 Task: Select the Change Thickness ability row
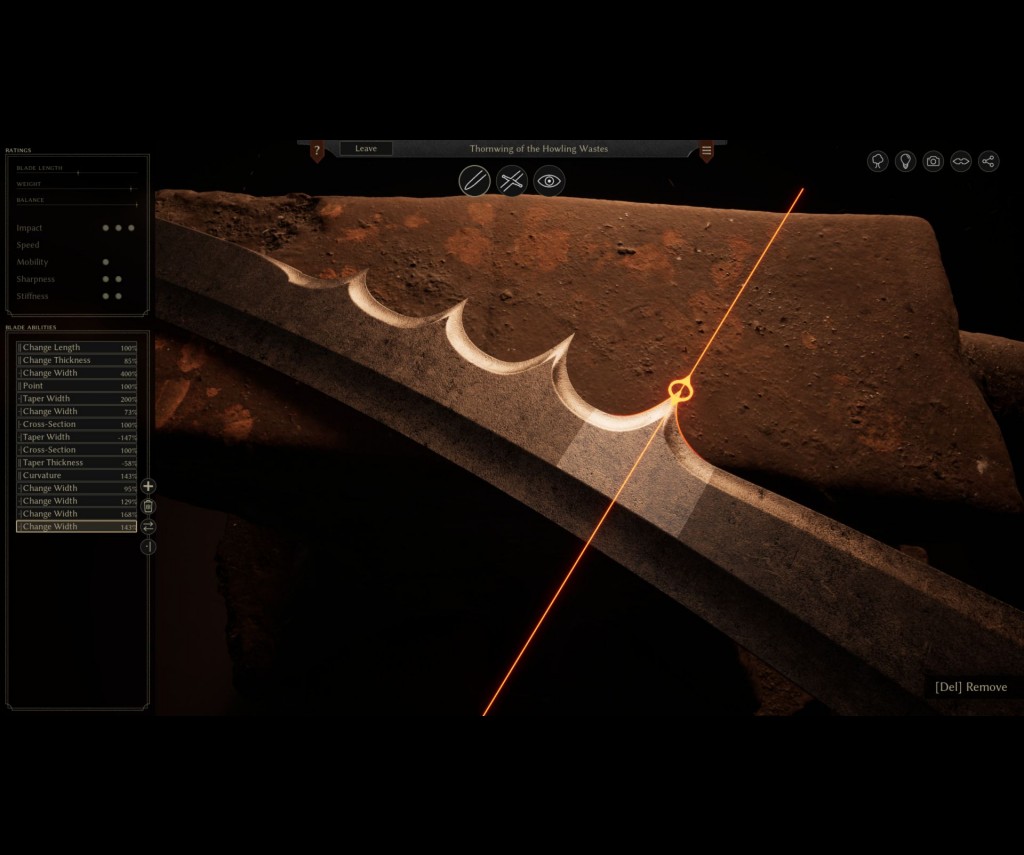click(x=76, y=361)
